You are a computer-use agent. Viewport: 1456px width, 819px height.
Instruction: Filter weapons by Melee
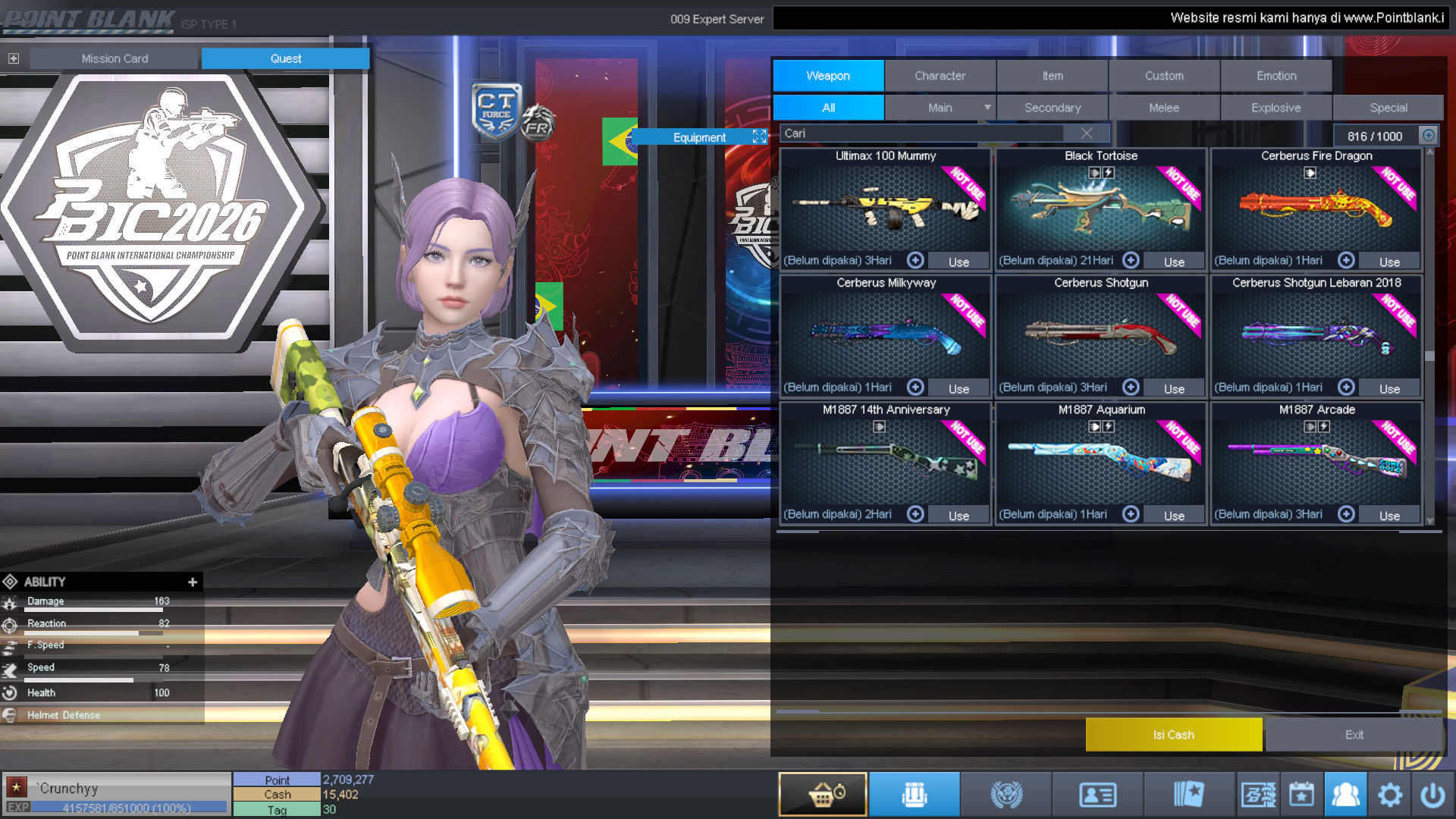coord(1163,108)
